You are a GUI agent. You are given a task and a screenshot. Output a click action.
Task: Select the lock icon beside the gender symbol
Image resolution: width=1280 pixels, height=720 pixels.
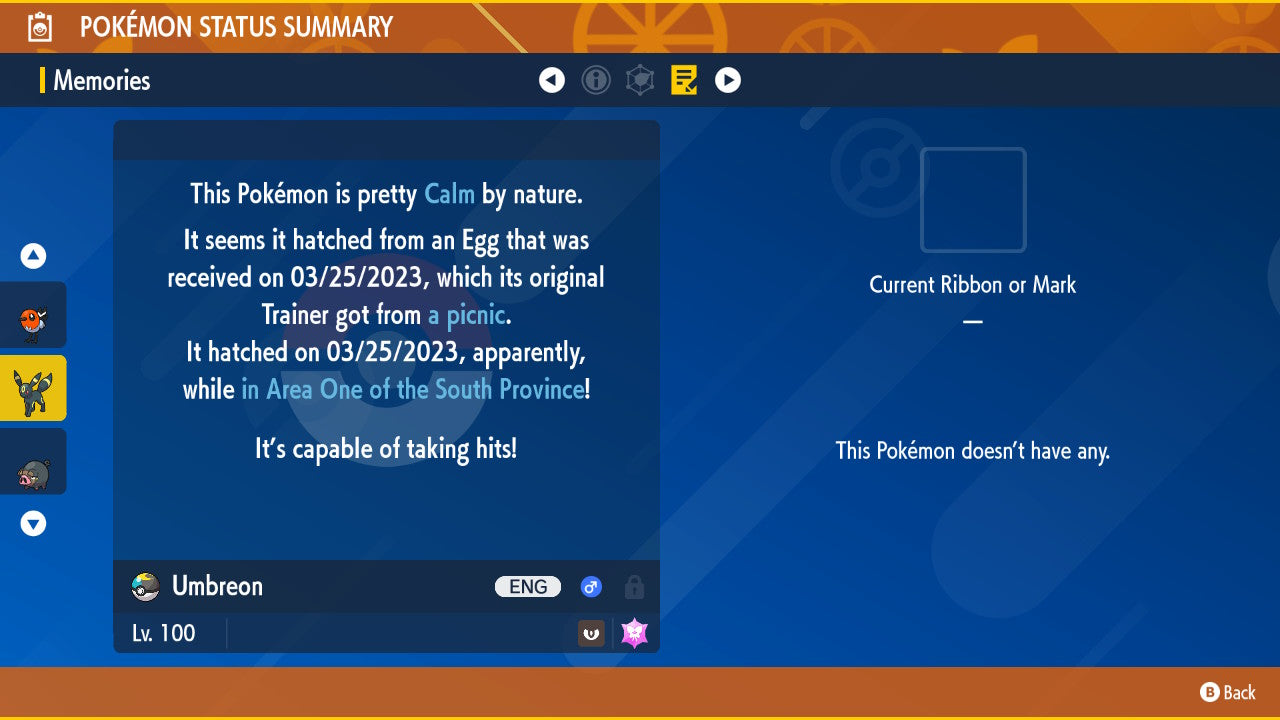point(634,587)
